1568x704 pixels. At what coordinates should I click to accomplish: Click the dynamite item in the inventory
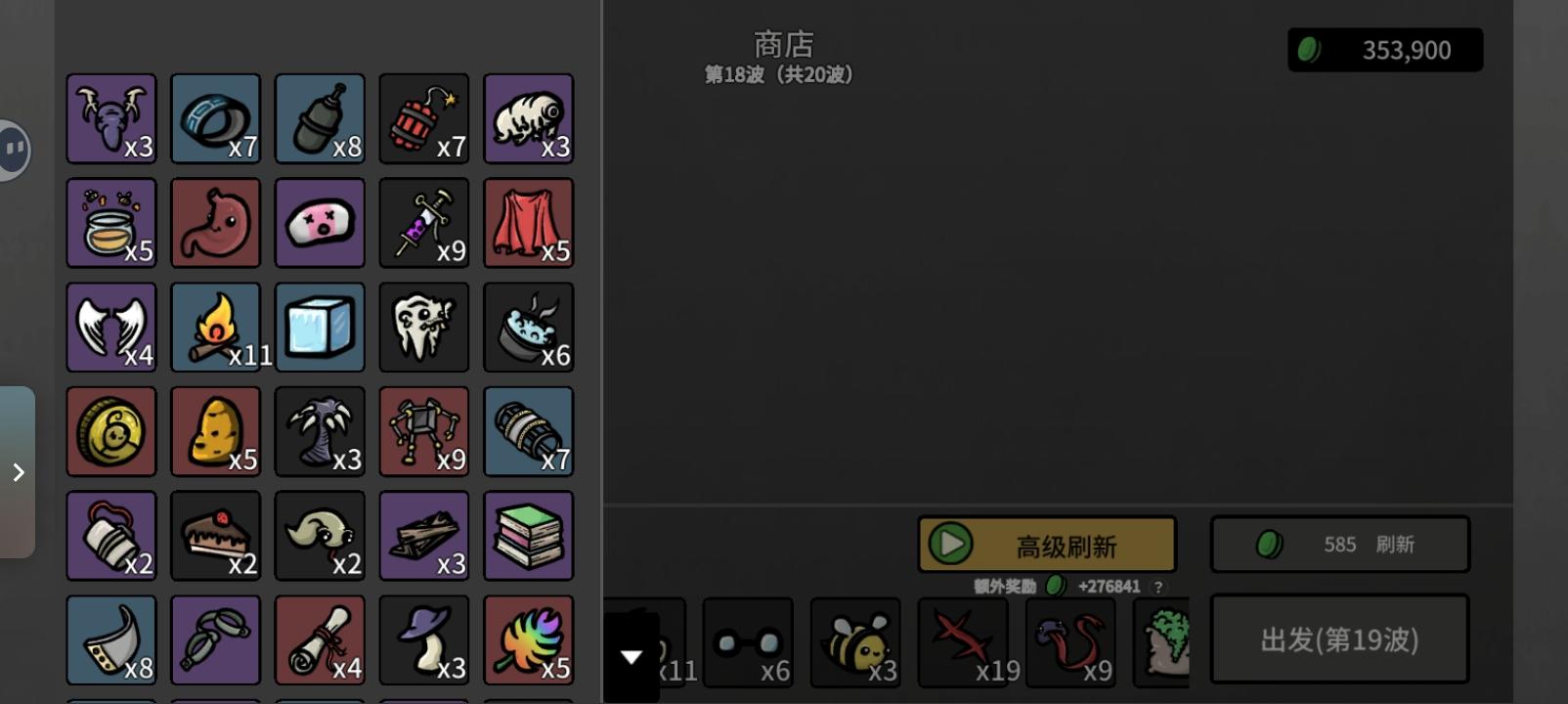(x=424, y=118)
